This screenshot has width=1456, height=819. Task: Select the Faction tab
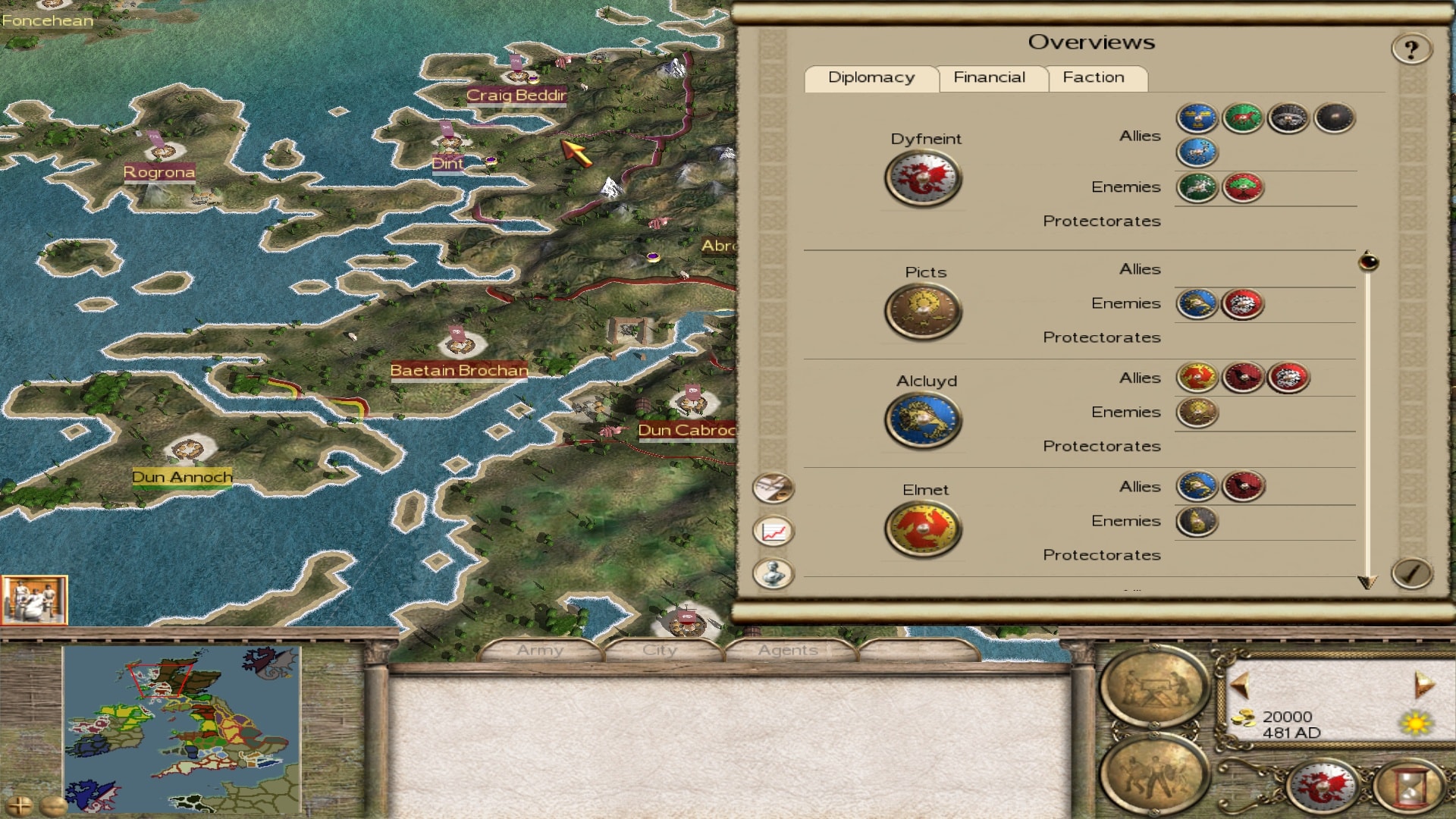tap(1094, 77)
